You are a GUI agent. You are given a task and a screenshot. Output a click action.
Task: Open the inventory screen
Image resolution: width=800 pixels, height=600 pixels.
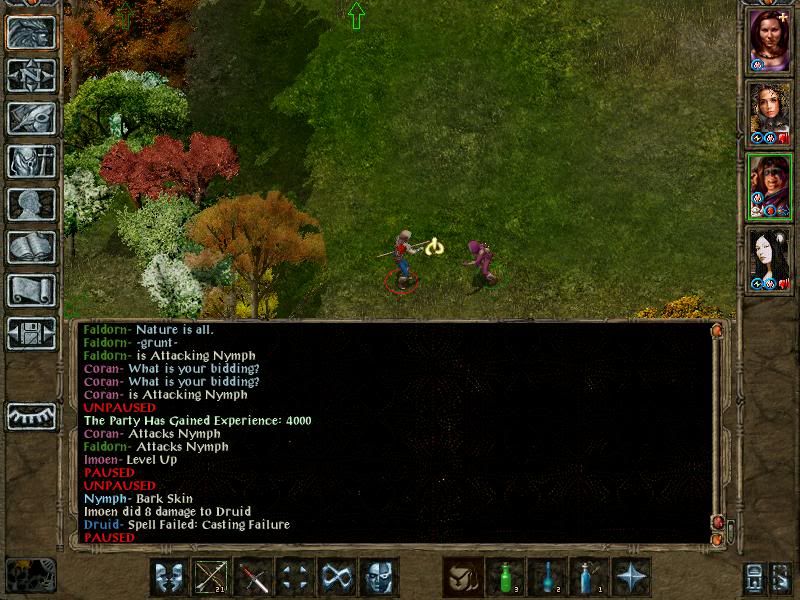click(x=31, y=161)
